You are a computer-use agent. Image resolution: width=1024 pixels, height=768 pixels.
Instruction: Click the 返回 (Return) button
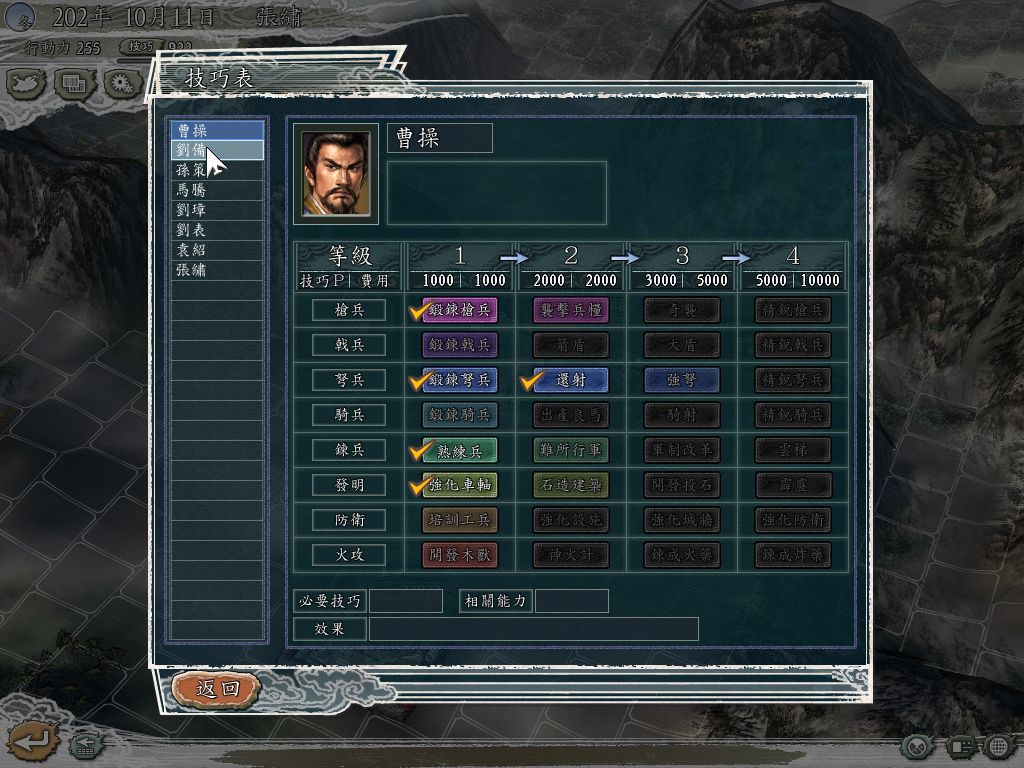point(216,688)
